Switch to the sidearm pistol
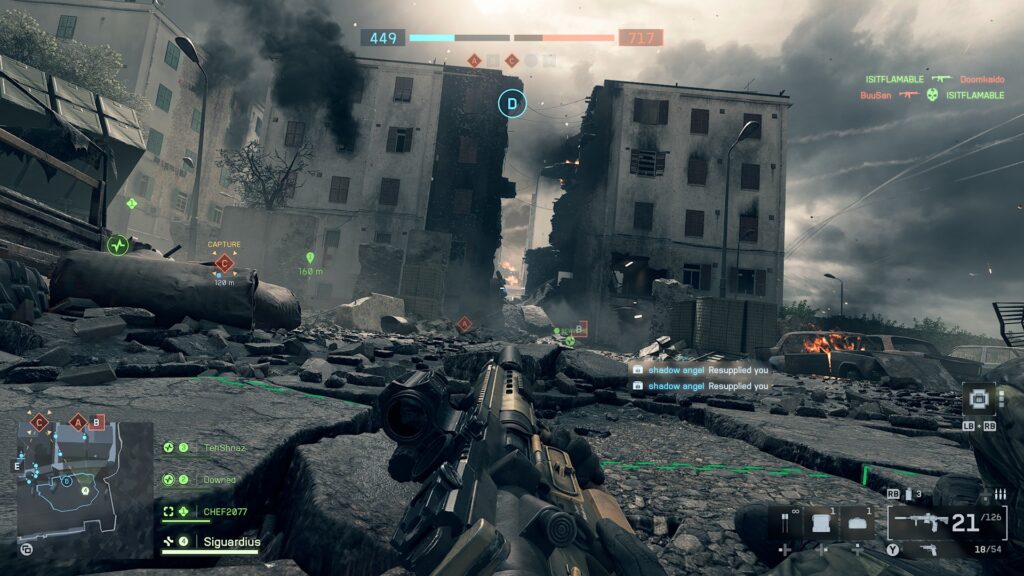This screenshot has height=576, width=1024. pos(930,549)
